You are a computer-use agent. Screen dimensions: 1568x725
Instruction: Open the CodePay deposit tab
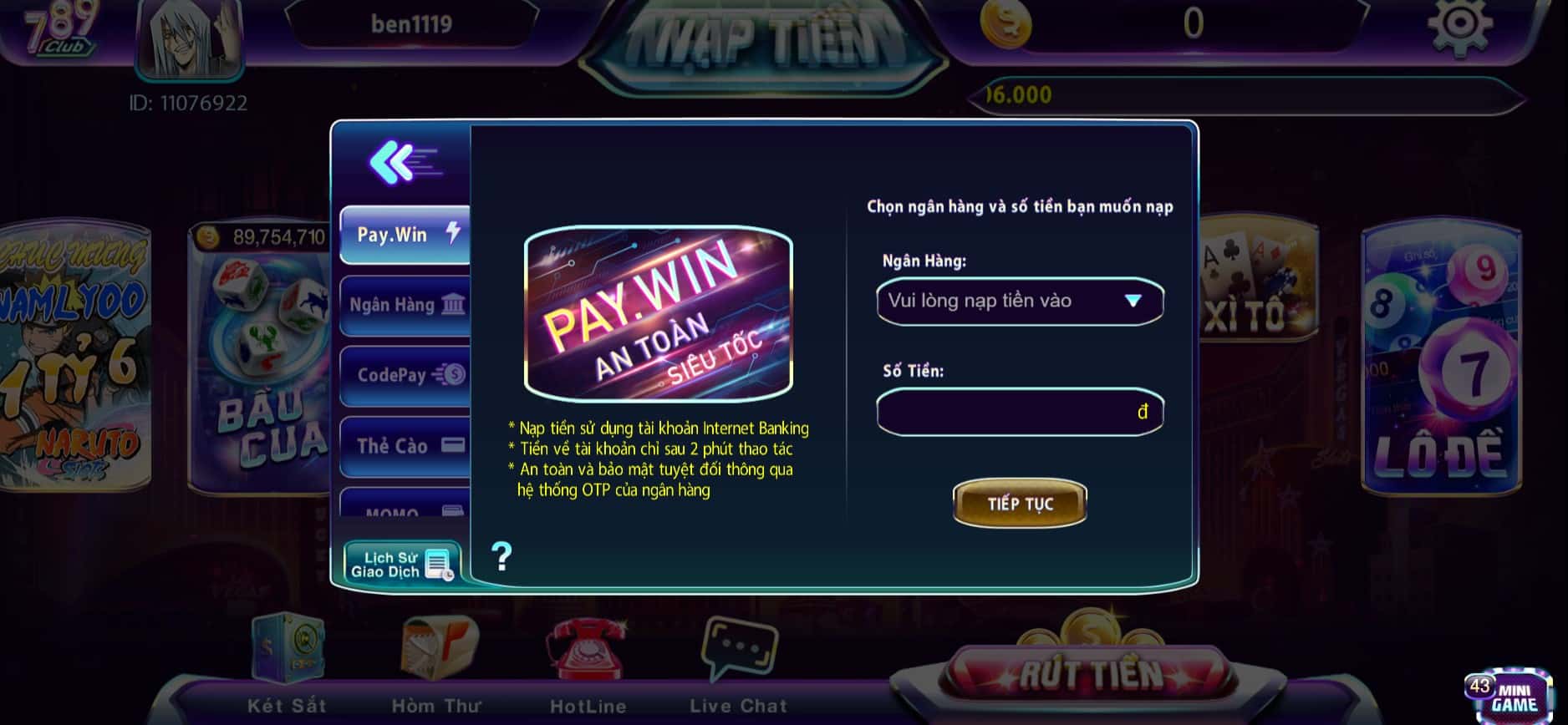(405, 375)
